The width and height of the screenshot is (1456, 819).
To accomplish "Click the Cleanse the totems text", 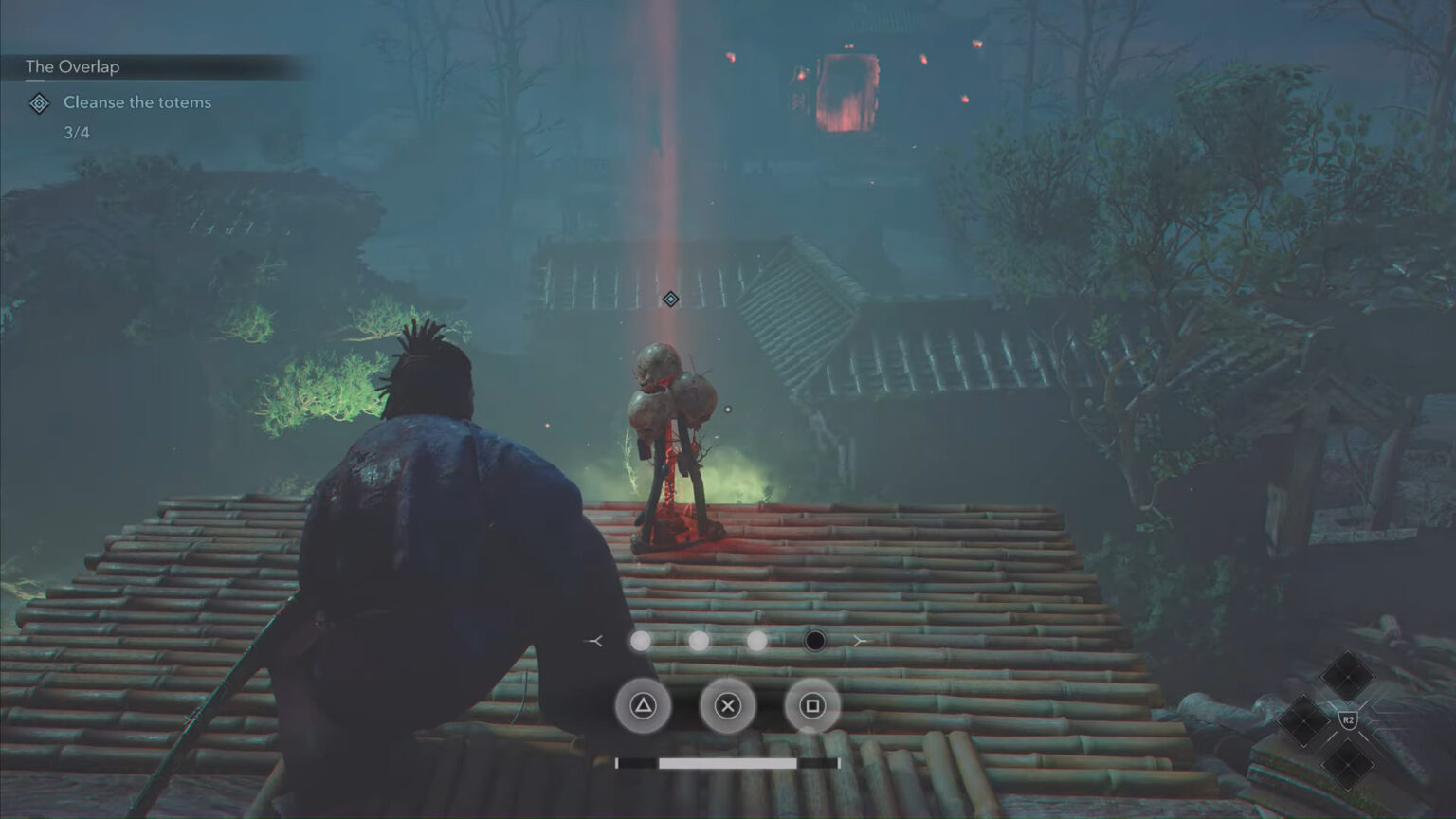I will pyautogui.click(x=136, y=102).
